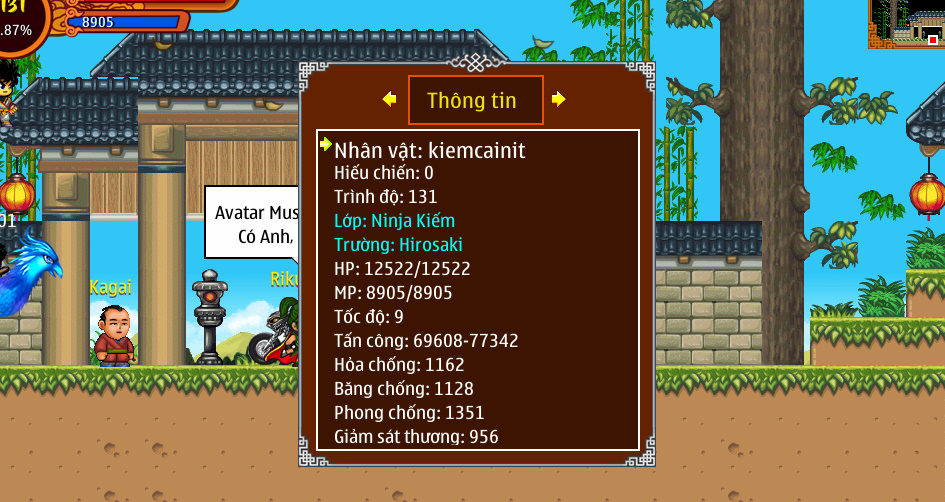The height and width of the screenshot is (502, 945).
Task: Click the left arrow beside Thông tin
Action: coord(390,99)
